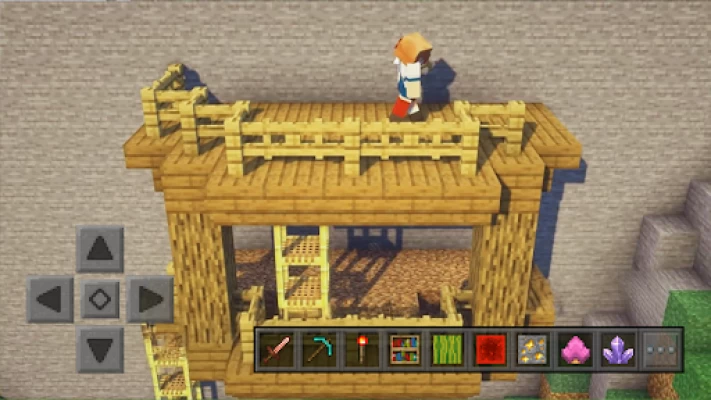Equip the diamond pickaxe slot

(318, 349)
